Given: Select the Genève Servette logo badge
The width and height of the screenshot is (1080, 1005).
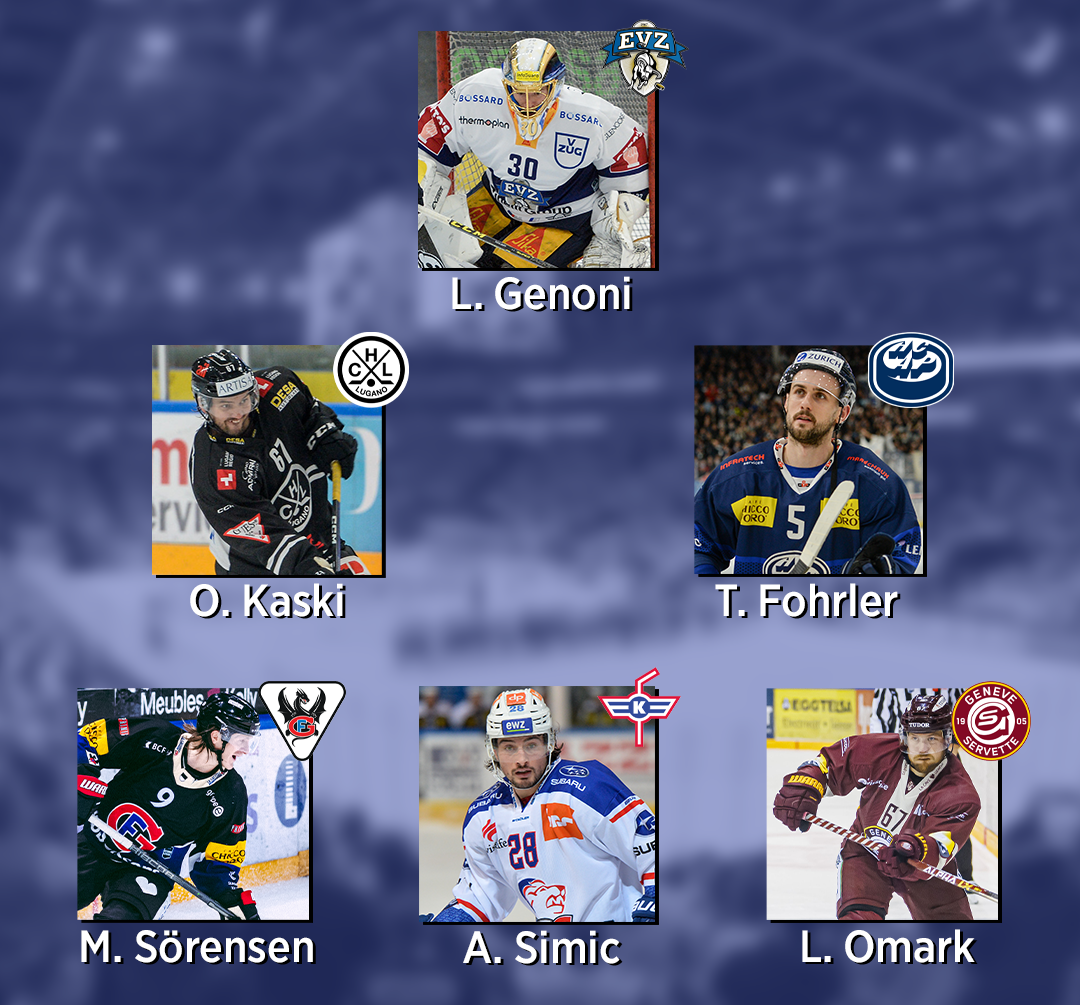Looking at the screenshot, I should [x=990, y=721].
